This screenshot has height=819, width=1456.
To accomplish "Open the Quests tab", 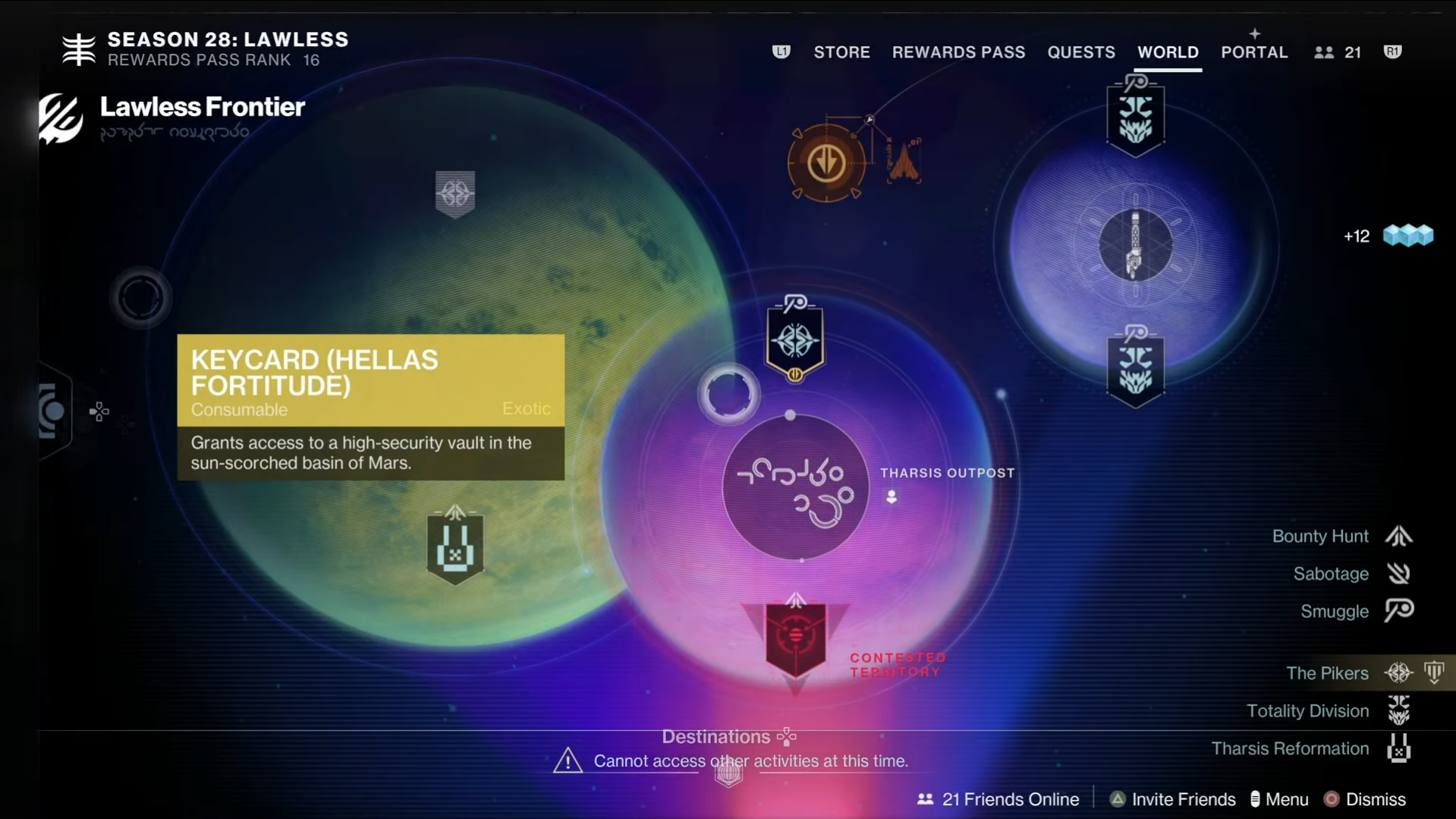I will [x=1081, y=52].
